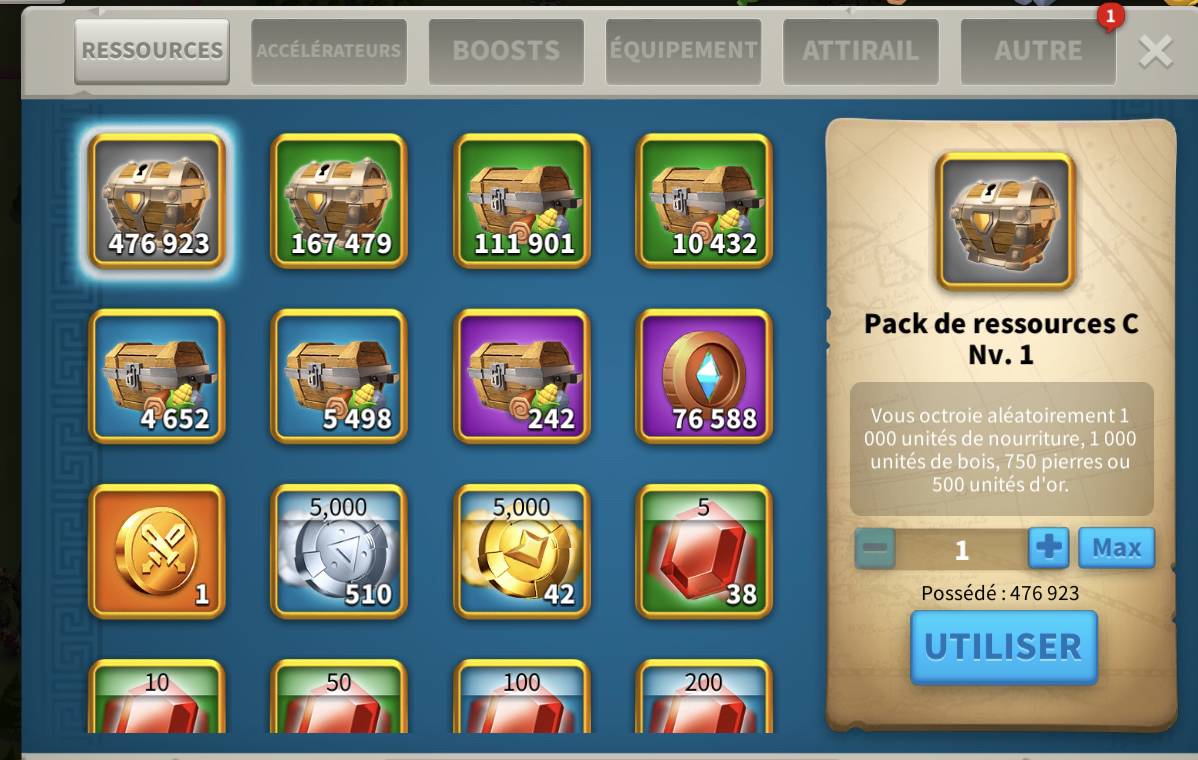Screen dimensions: 1198x760
Task: Open the Autre tab
Action: (x=1038, y=51)
